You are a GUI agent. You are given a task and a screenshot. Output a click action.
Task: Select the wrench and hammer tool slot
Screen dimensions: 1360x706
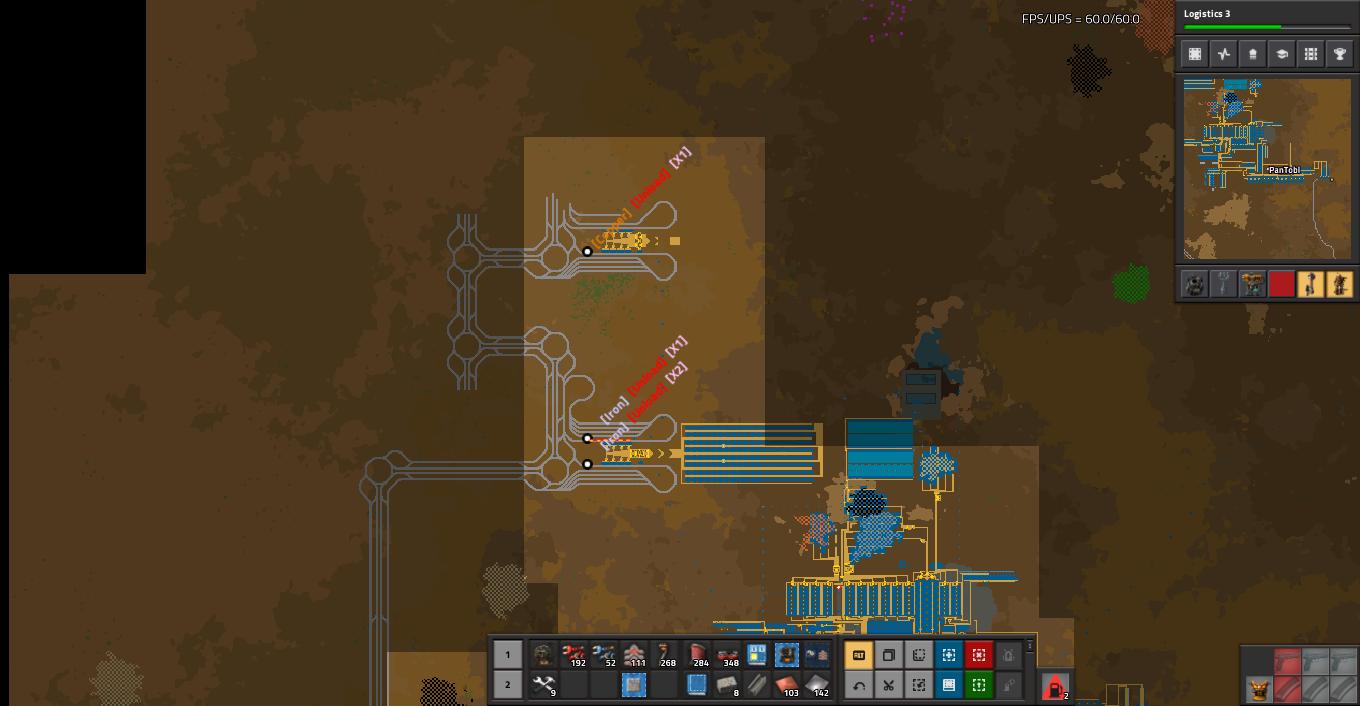coord(544,685)
